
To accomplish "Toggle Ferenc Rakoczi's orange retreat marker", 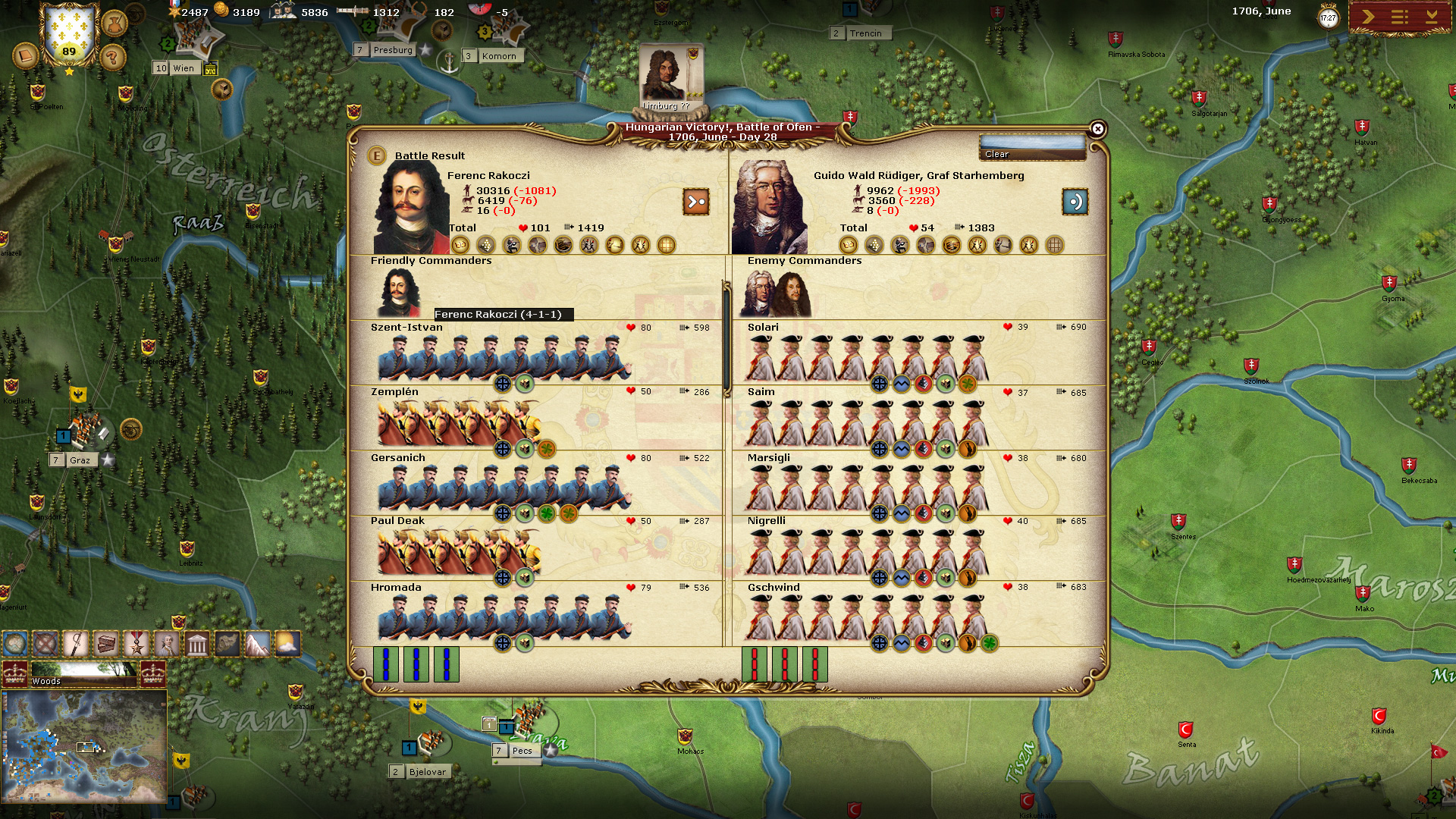I will [698, 202].
